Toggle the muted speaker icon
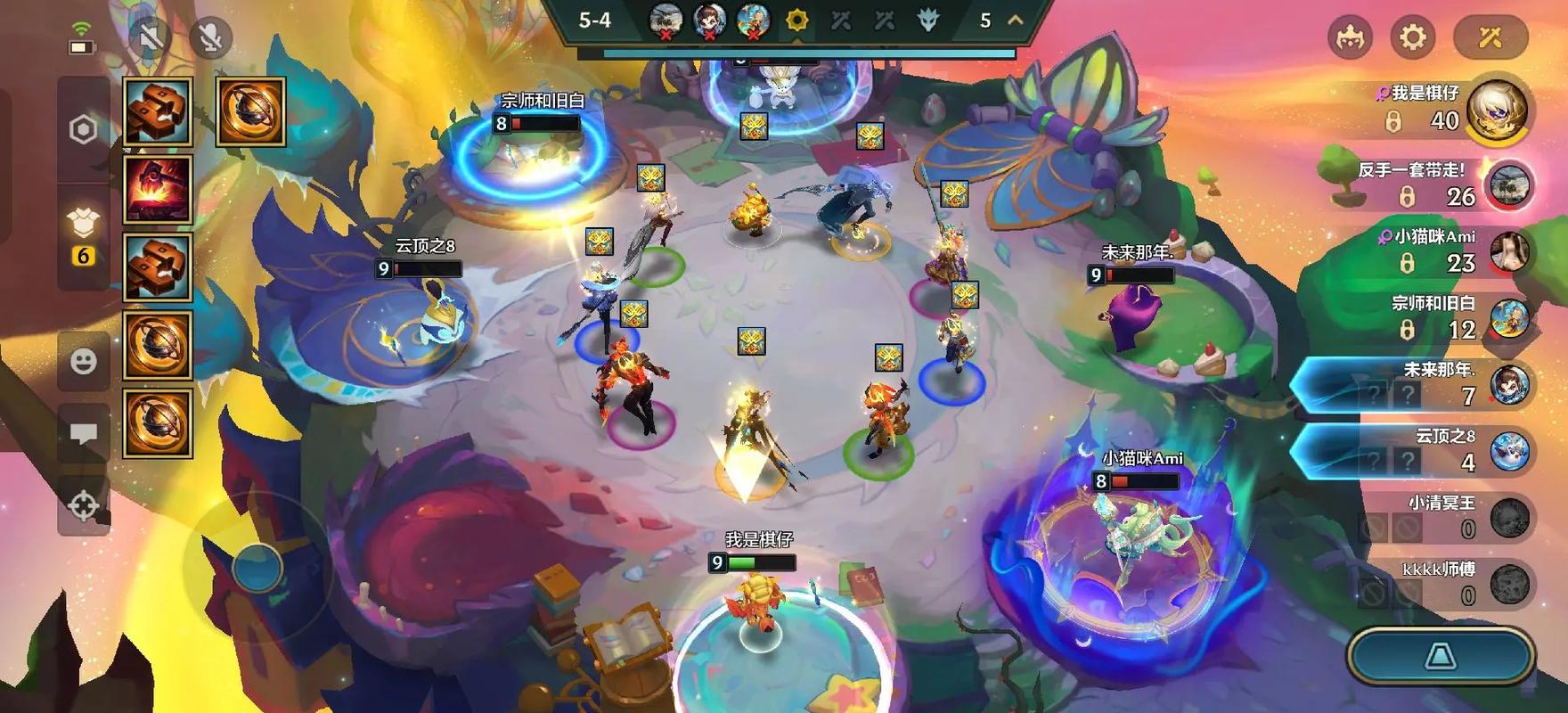Viewport: 1568px width, 713px height. pos(151,37)
